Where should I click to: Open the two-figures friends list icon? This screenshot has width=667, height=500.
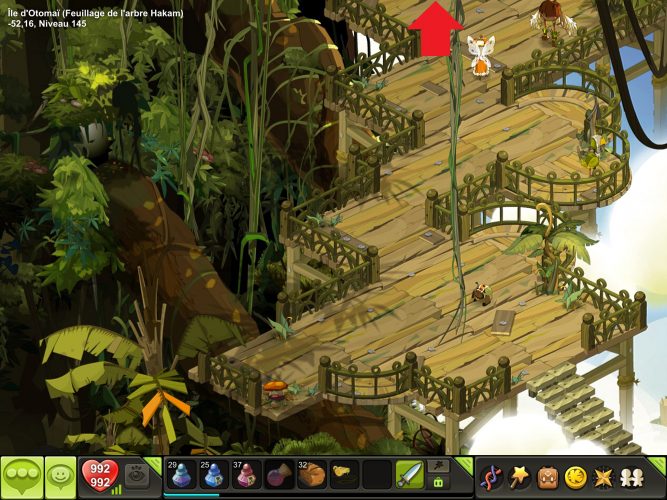633,476
